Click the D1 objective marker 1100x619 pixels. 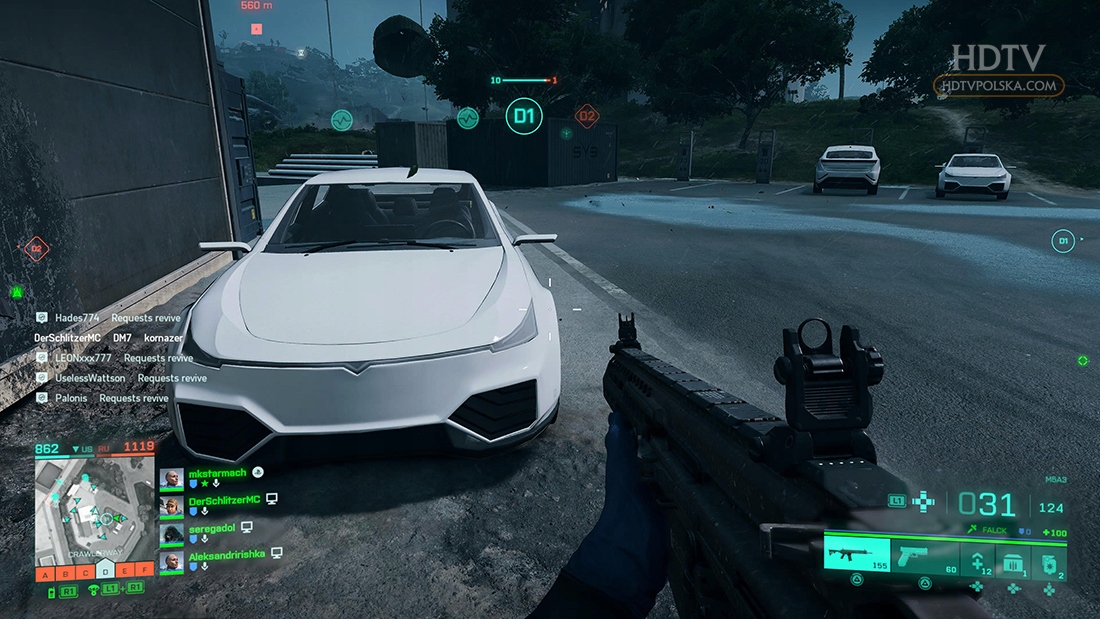pyautogui.click(x=523, y=117)
